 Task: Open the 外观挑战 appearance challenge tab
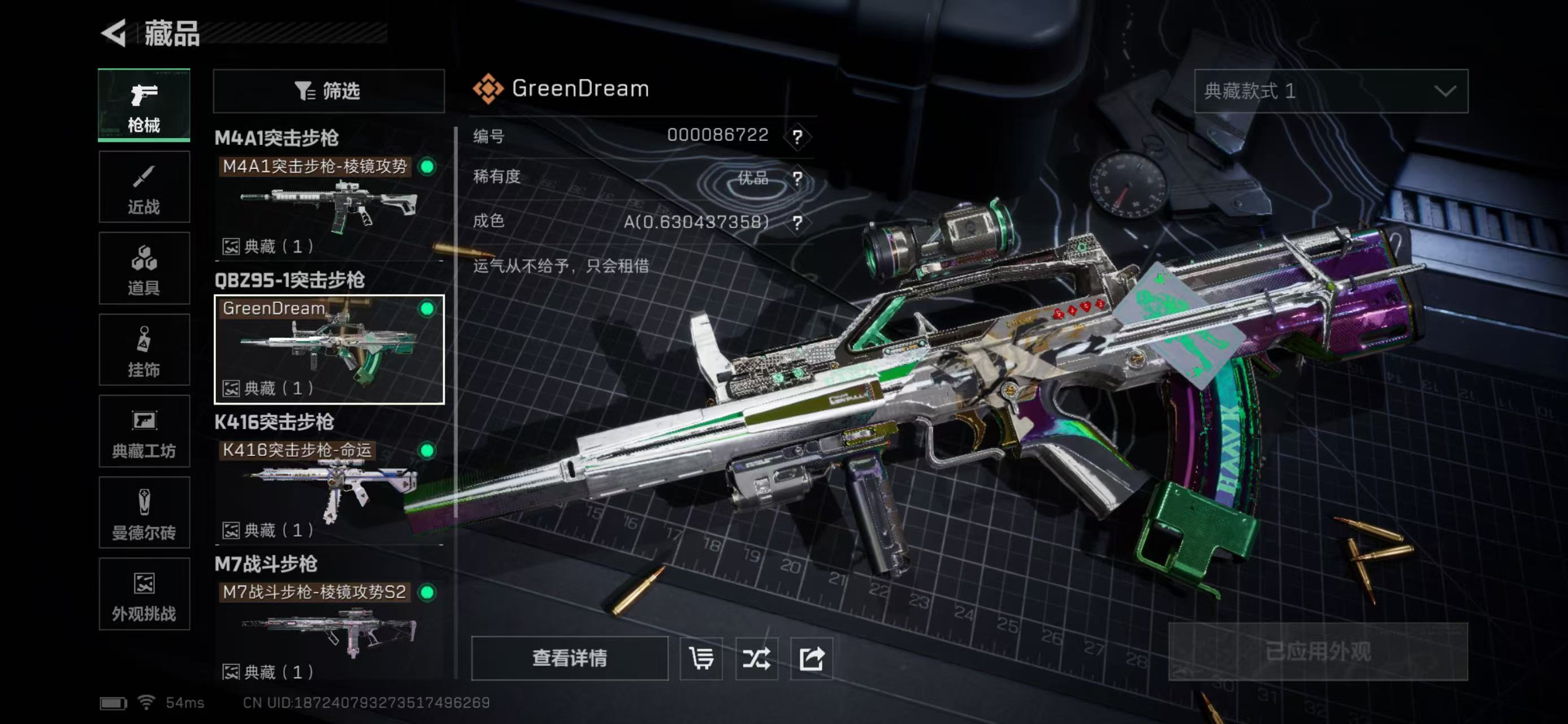tap(144, 594)
